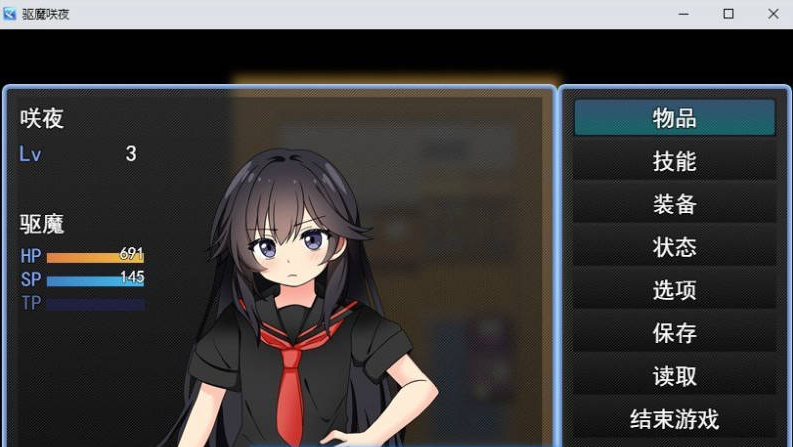Choose 结束游戏 to end the game
Viewport: 793px width, 447px height.
tap(674, 419)
